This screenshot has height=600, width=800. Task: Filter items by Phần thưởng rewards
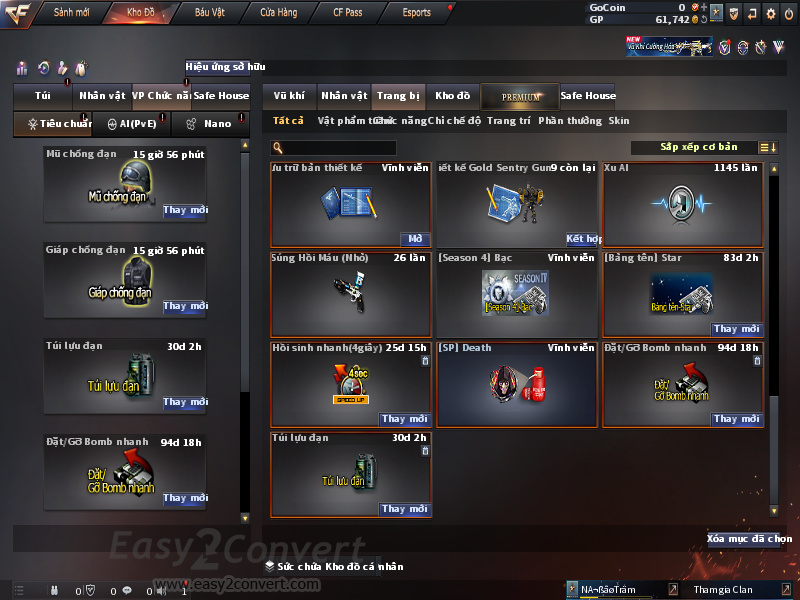point(570,121)
